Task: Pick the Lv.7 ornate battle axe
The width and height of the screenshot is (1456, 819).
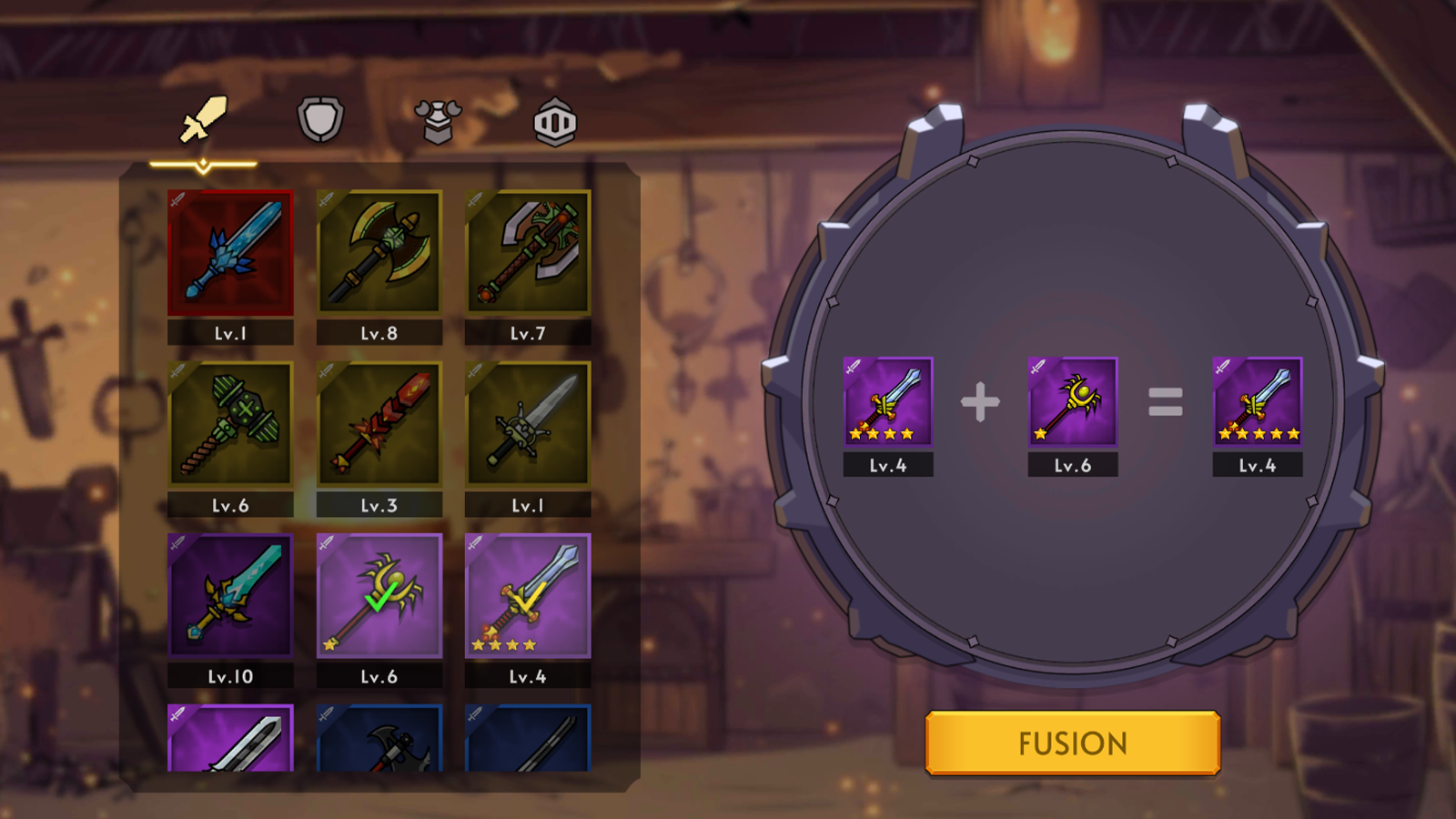Action: (528, 253)
